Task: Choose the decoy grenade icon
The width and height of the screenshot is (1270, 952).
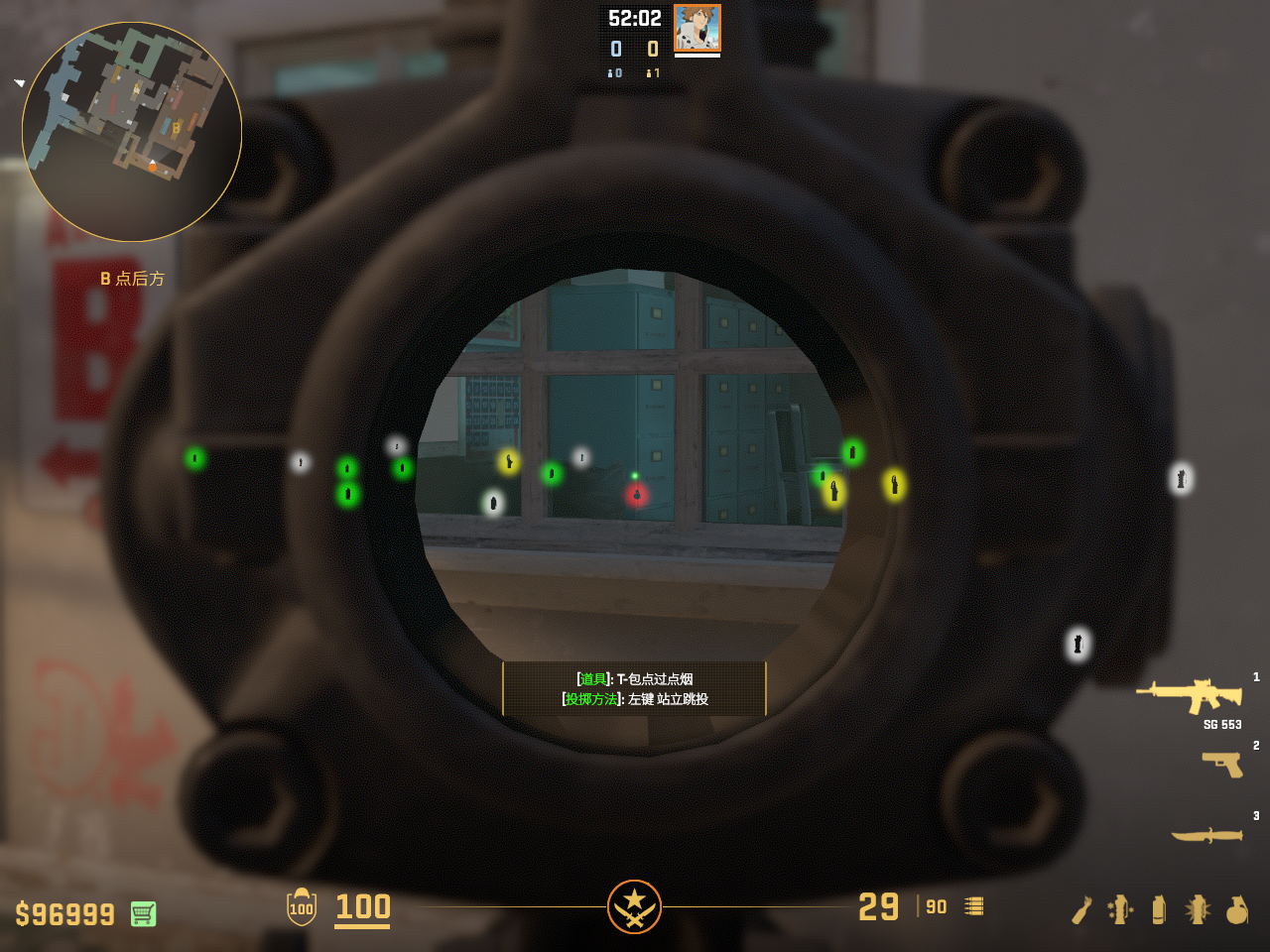Action: click(x=1120, y=909)
